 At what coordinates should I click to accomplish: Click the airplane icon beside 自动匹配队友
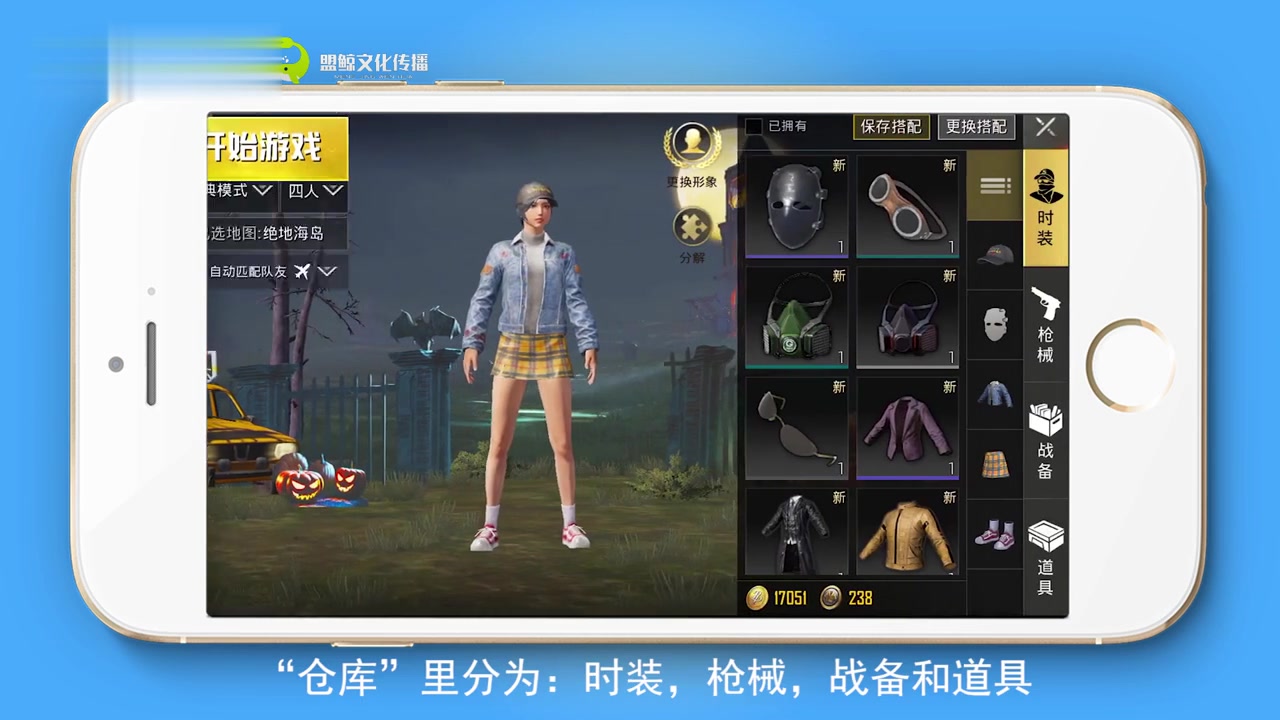point(303,271)
